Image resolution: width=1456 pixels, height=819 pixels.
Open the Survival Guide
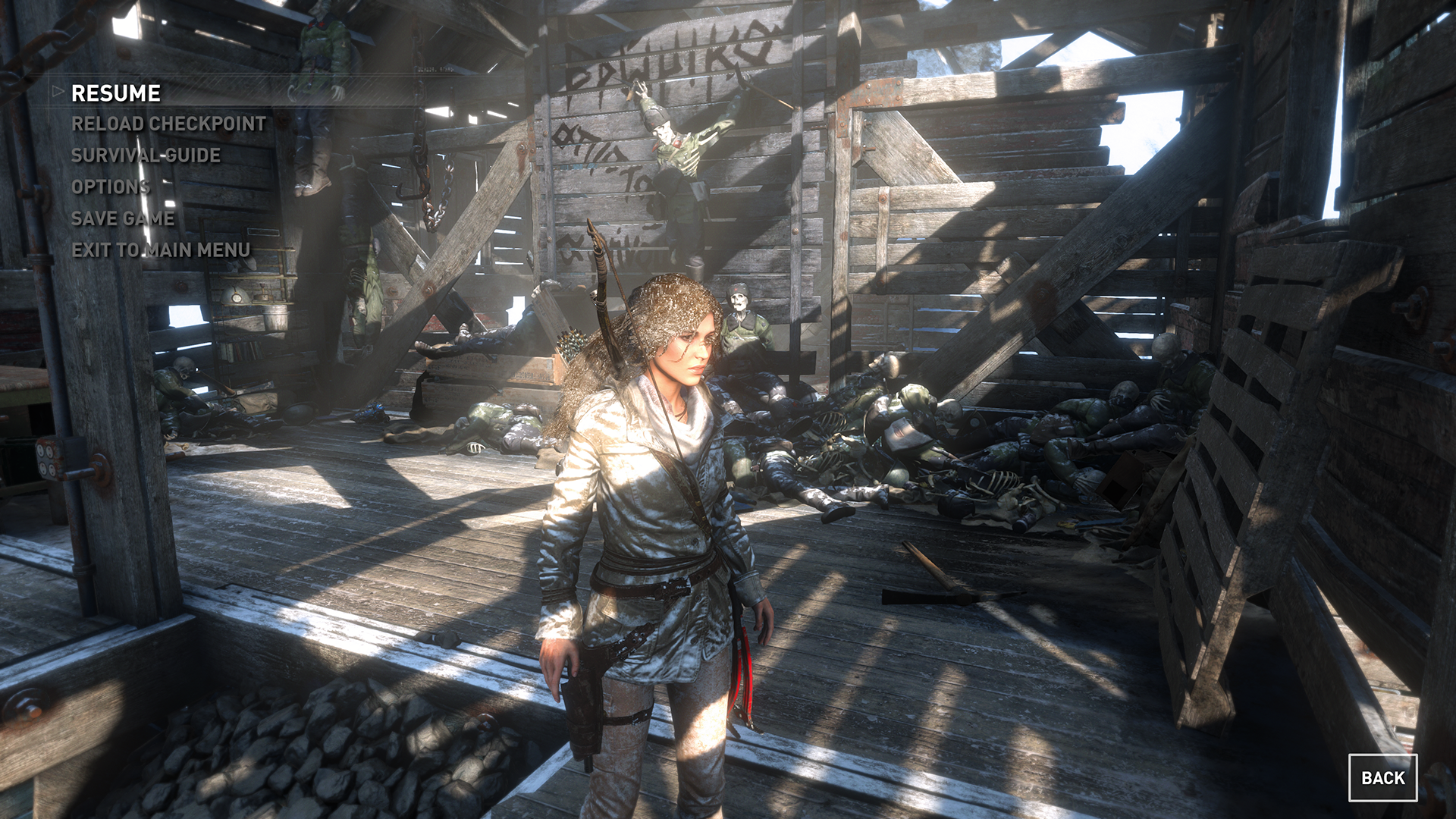coord(146,155)
